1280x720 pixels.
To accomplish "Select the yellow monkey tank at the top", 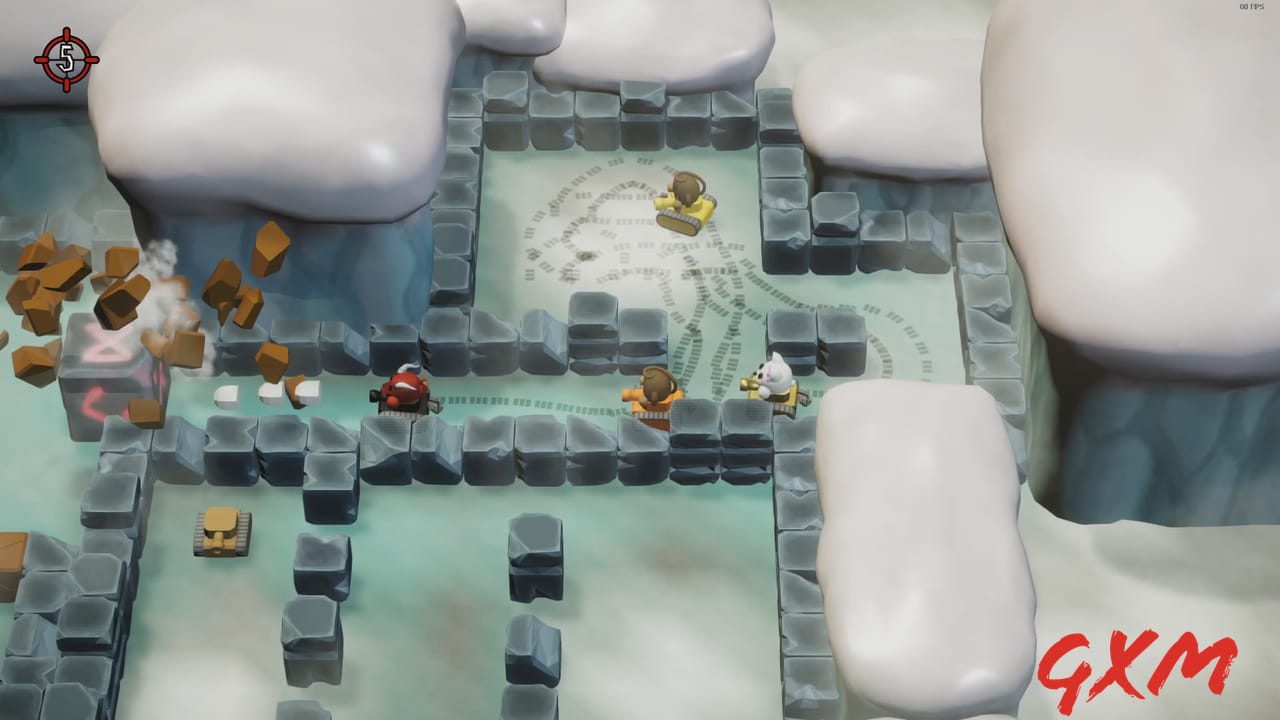I will pos(684,198).
